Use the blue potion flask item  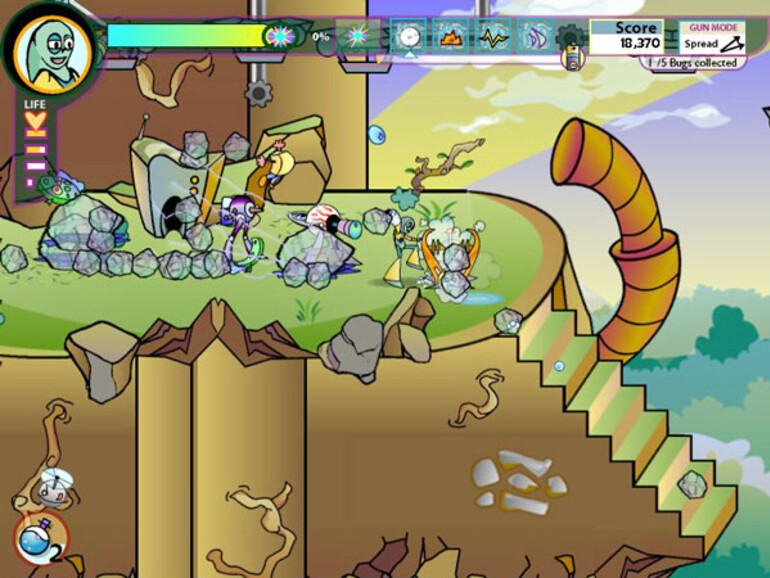click(x=38, y=538)
